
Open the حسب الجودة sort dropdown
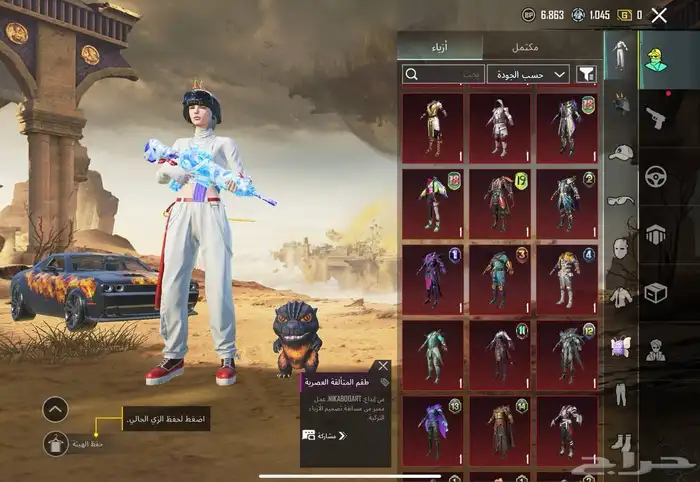click(x=530, y=74)
